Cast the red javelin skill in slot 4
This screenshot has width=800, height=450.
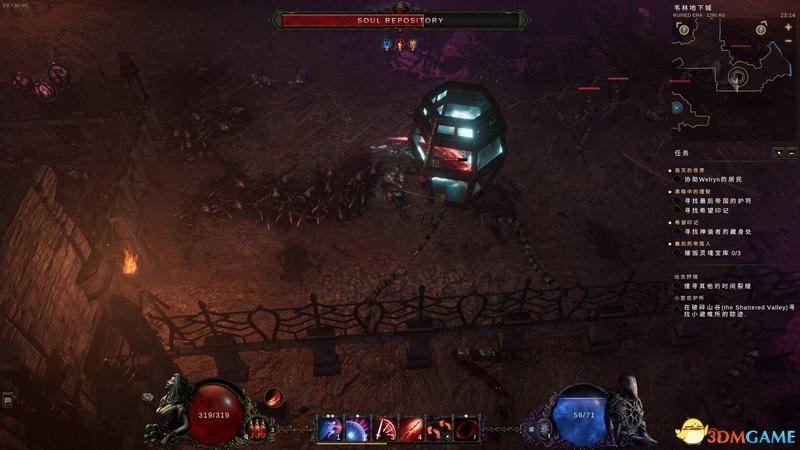click(x=412, y=430)
